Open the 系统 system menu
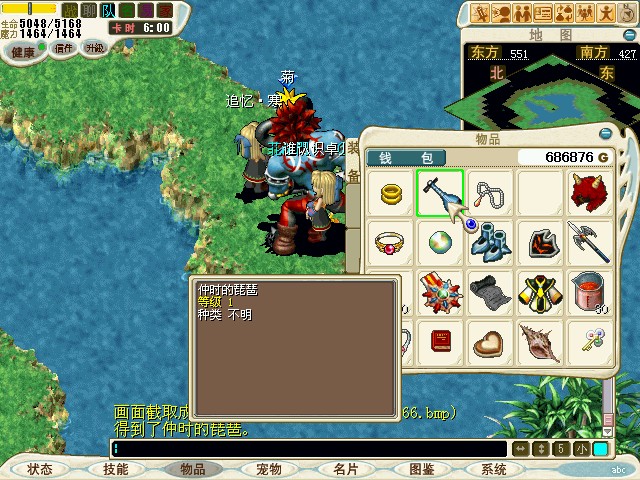The height and width of the screenshot is (480, 640). [x=493, y=469]
